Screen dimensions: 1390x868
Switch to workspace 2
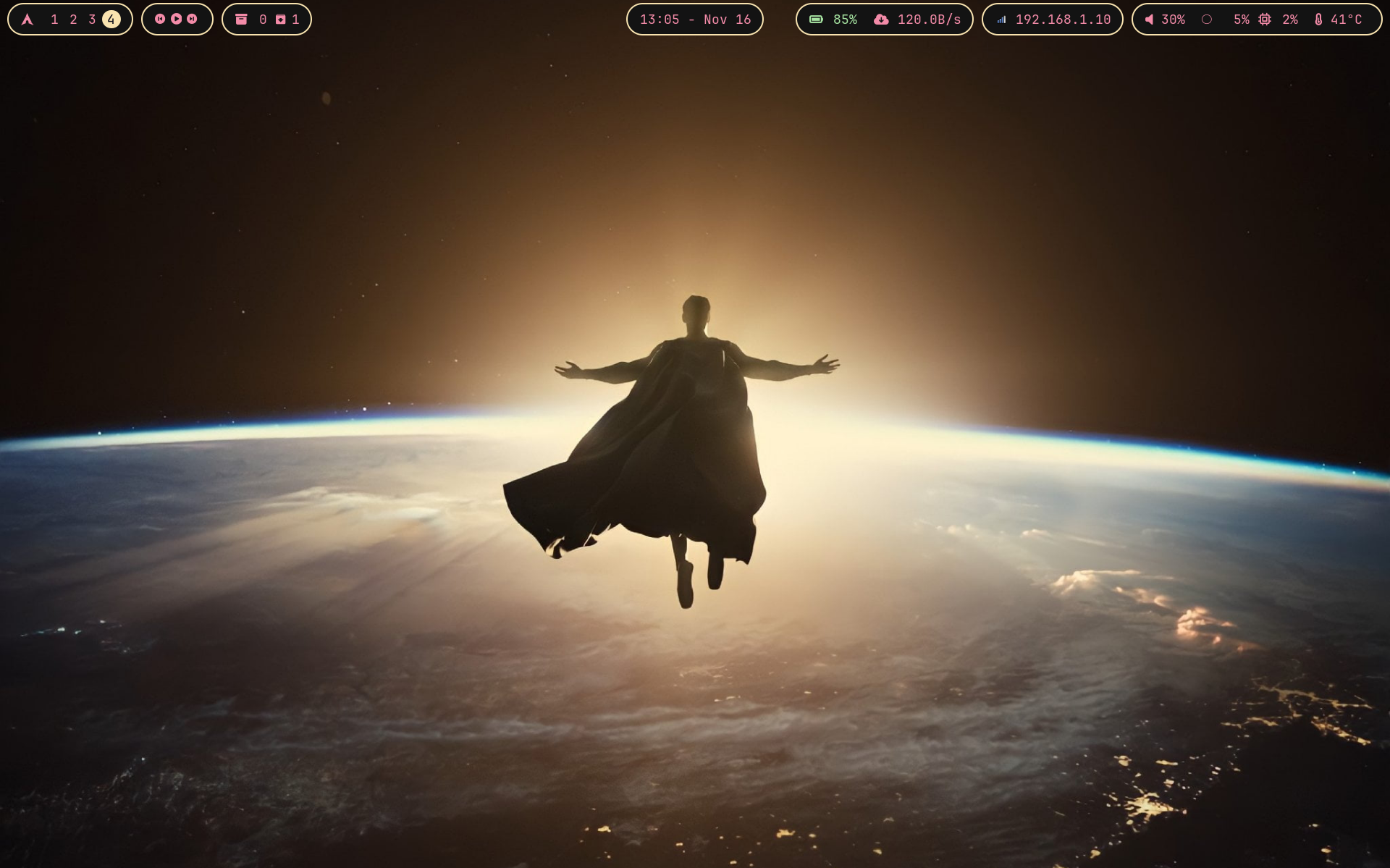pos(74,20)
